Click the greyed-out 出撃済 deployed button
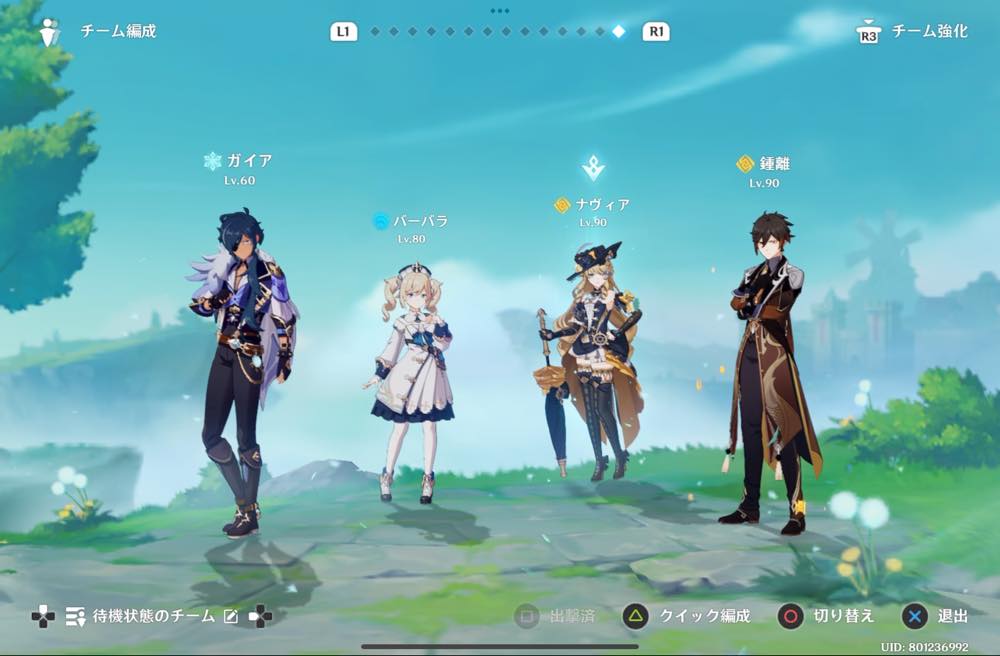This screenshot has height=656, width=1000. 555,616
